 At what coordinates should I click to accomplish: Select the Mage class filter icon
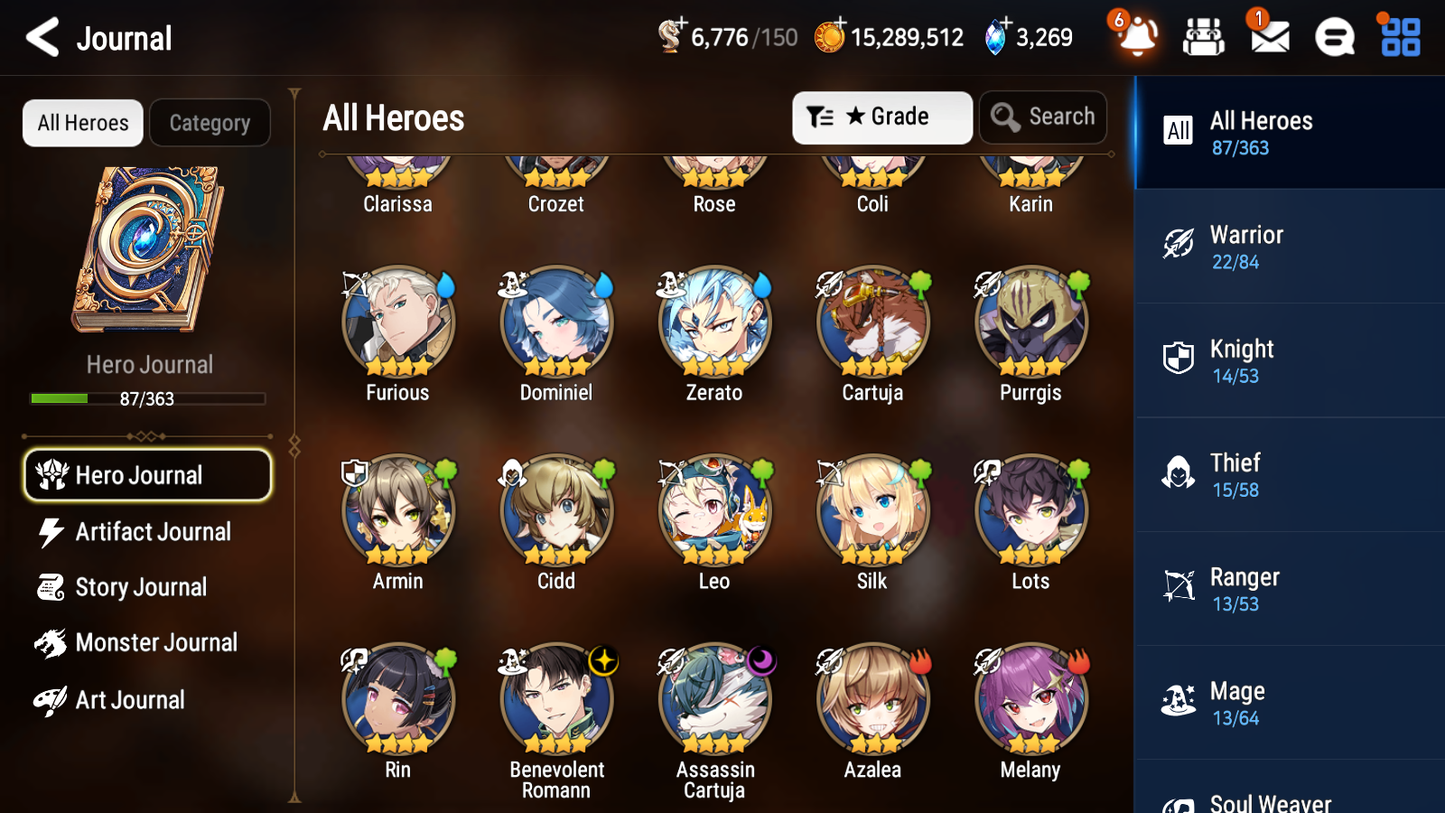(1178, 702)
